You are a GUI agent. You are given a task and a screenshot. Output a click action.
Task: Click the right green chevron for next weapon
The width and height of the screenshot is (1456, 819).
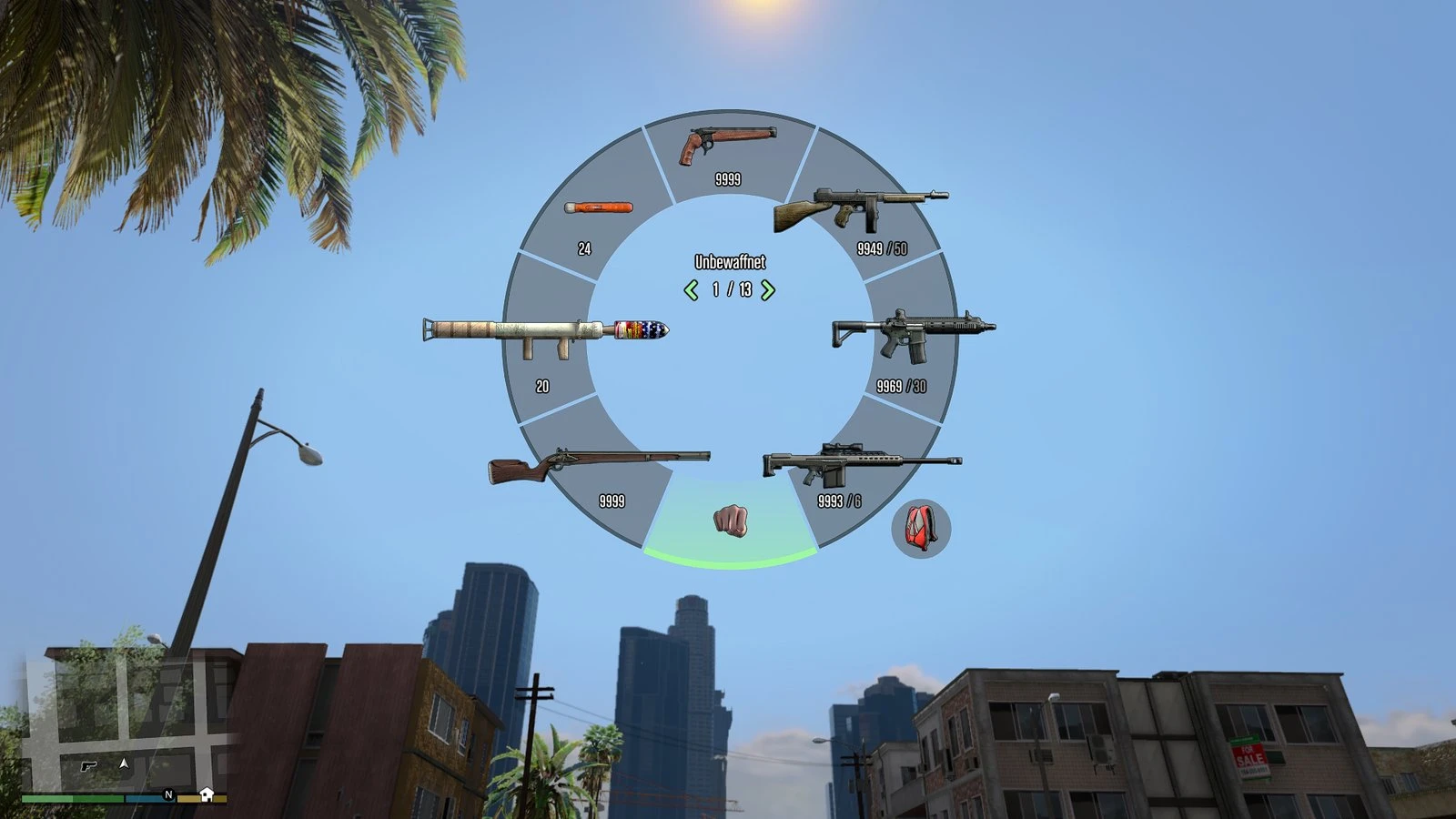[x=767, y=291]
